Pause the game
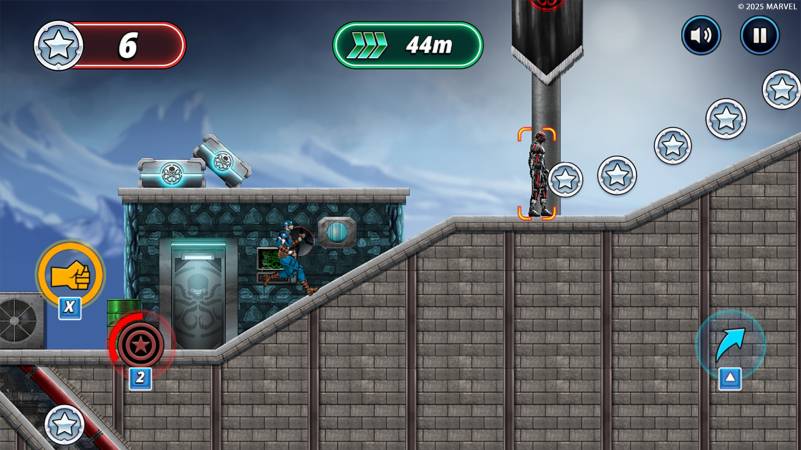The height and width of the screenshot is (450, 801). pyautogui.click(x=759, y=36)
